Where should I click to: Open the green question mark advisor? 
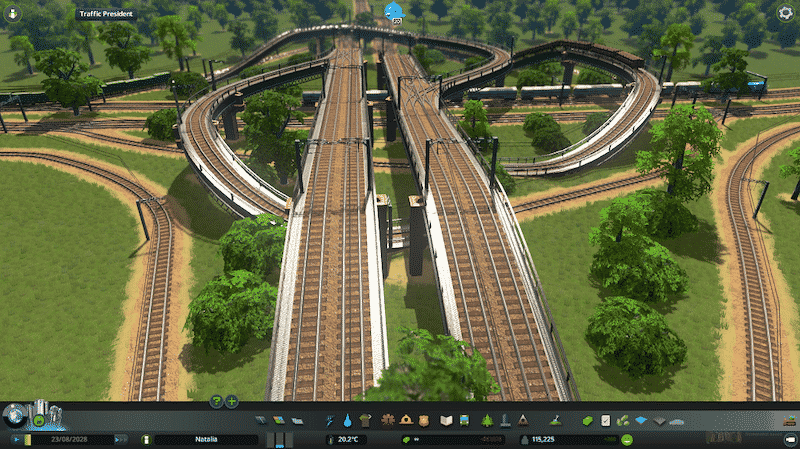pos(215,401)
